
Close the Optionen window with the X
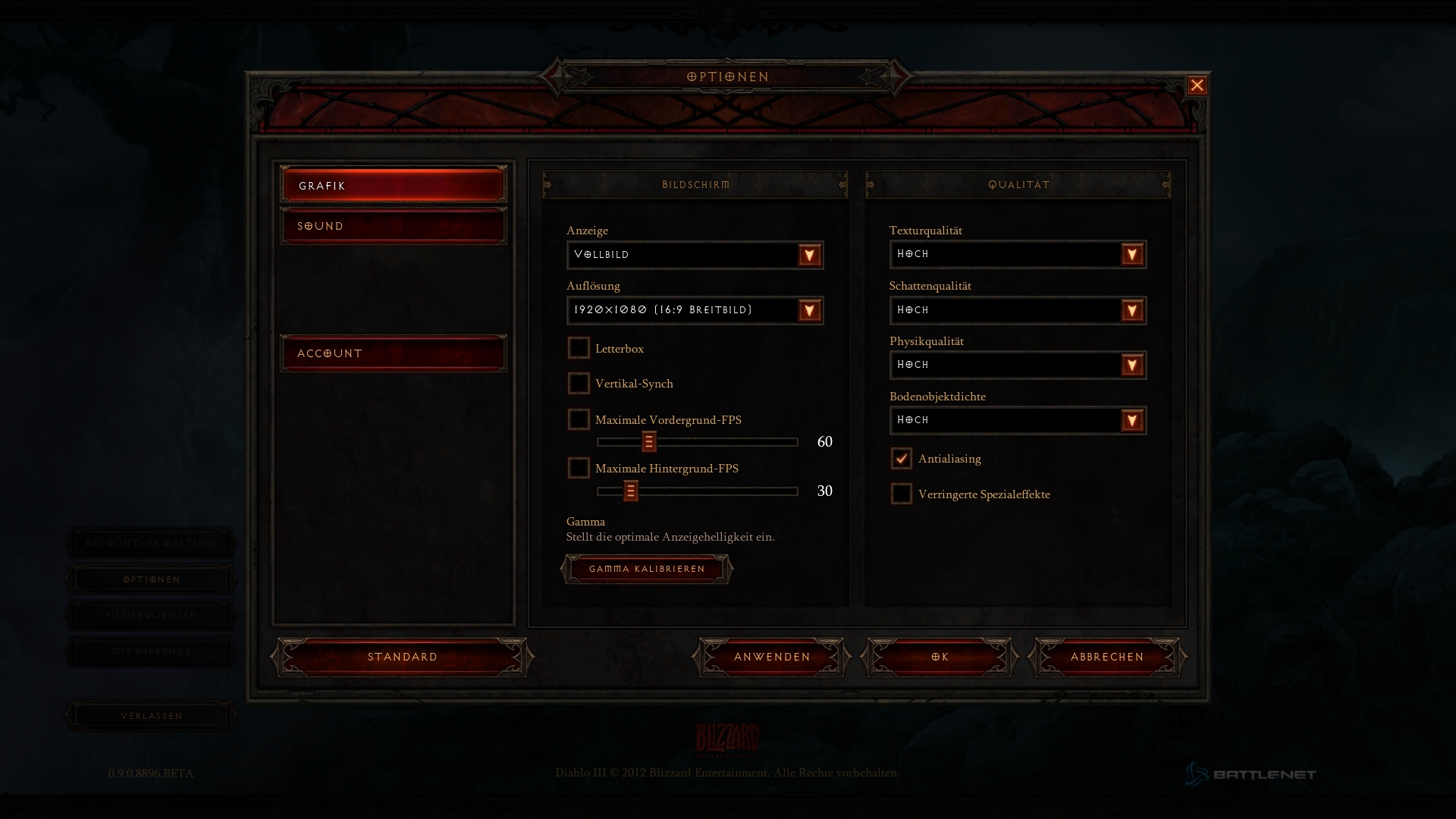click(1197, 86)
